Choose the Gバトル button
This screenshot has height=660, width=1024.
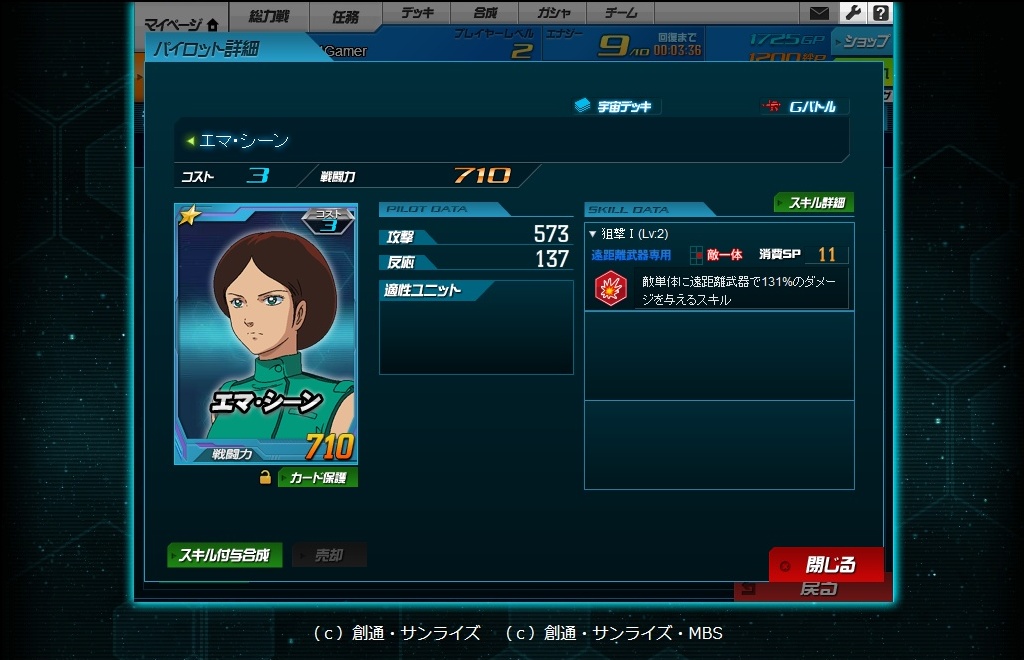pyautogui.click(x=805, y=106)
